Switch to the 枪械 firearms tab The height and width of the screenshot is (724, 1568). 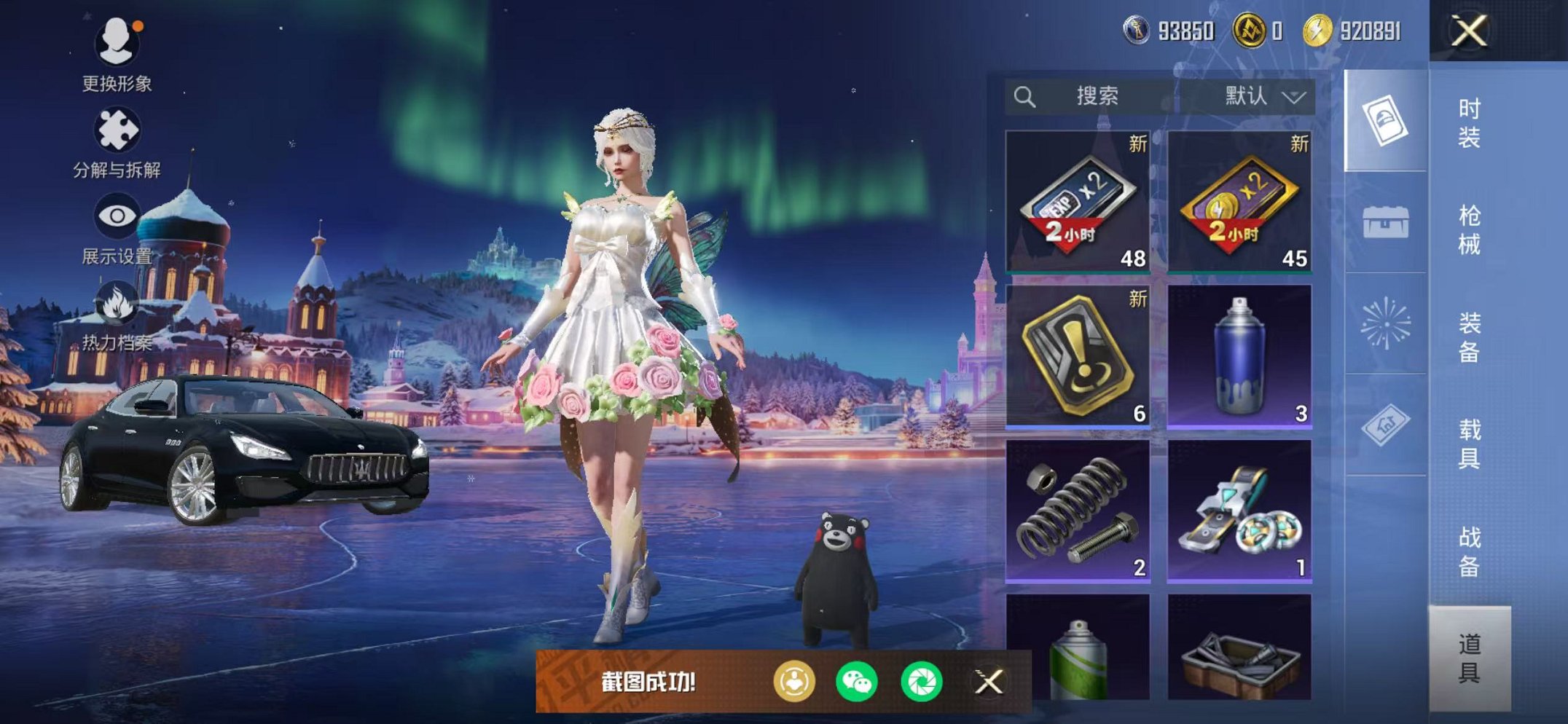(x=1469, y=229)
